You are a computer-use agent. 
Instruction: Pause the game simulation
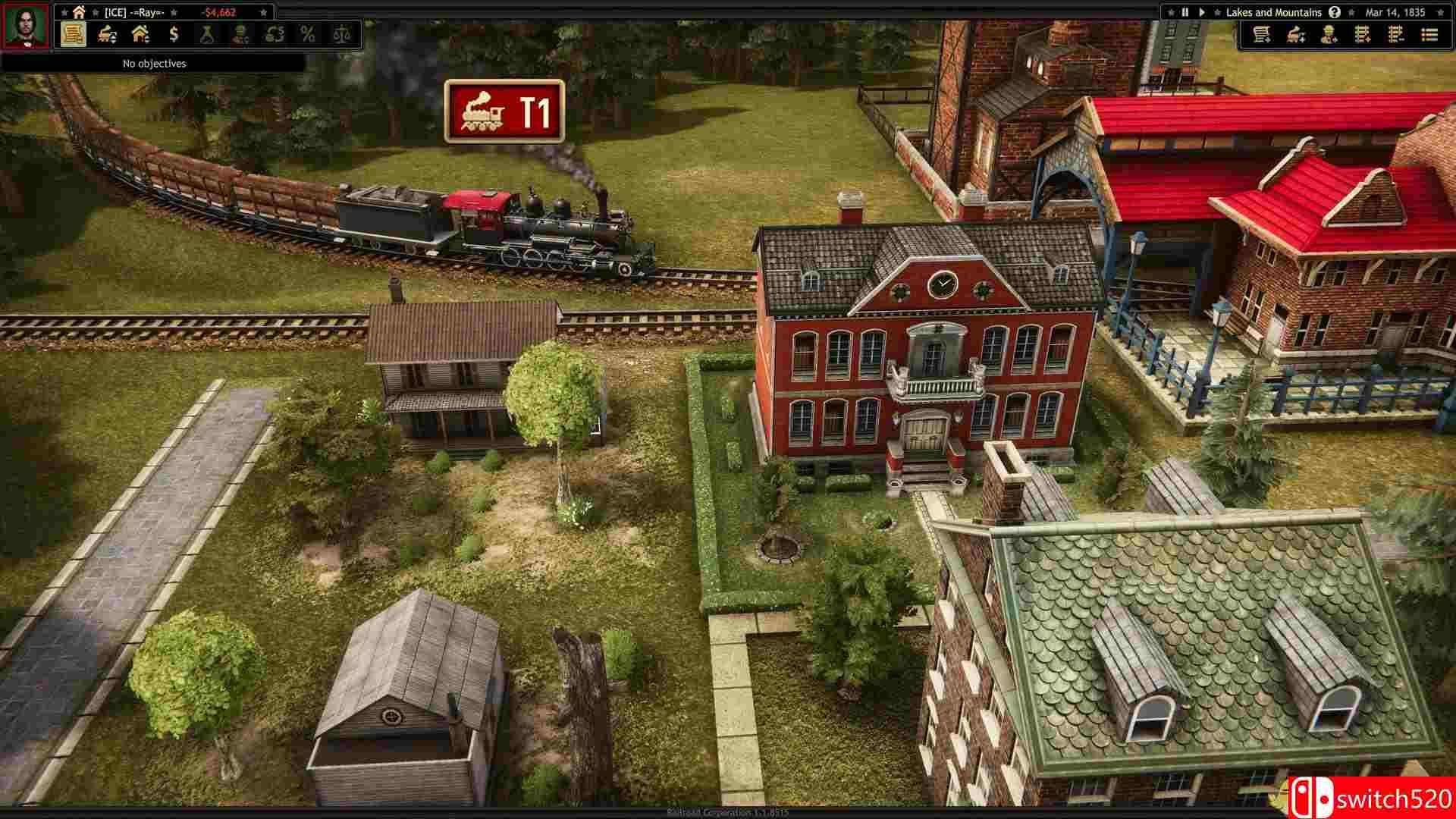tap(1185, 12)
